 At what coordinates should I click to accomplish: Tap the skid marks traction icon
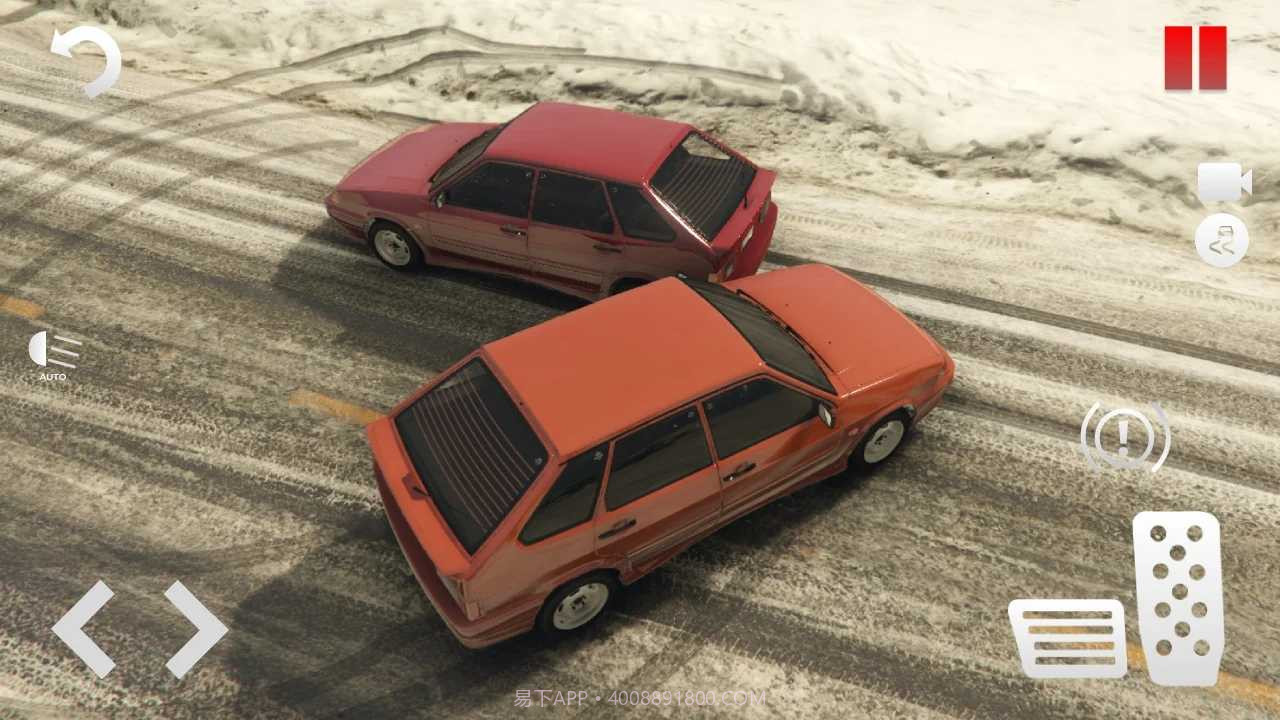point(1221,240)
